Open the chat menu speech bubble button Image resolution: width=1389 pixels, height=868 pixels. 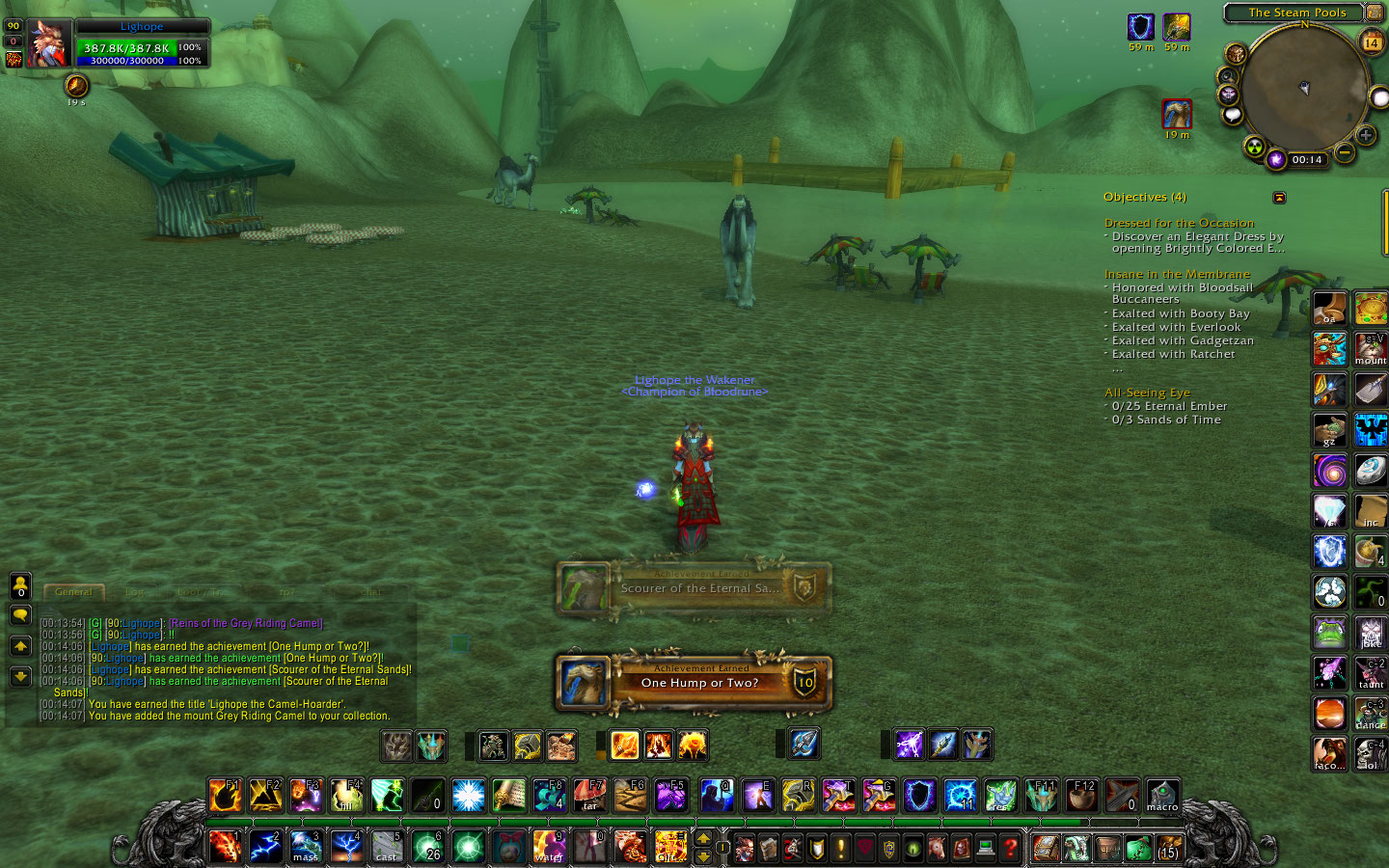(20, 615)
